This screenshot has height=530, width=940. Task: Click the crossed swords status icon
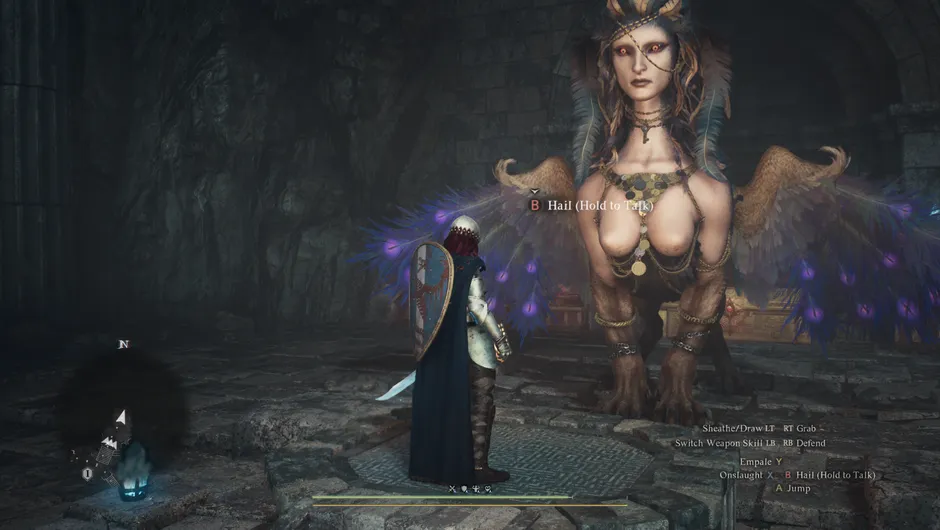tap(452, 488)
